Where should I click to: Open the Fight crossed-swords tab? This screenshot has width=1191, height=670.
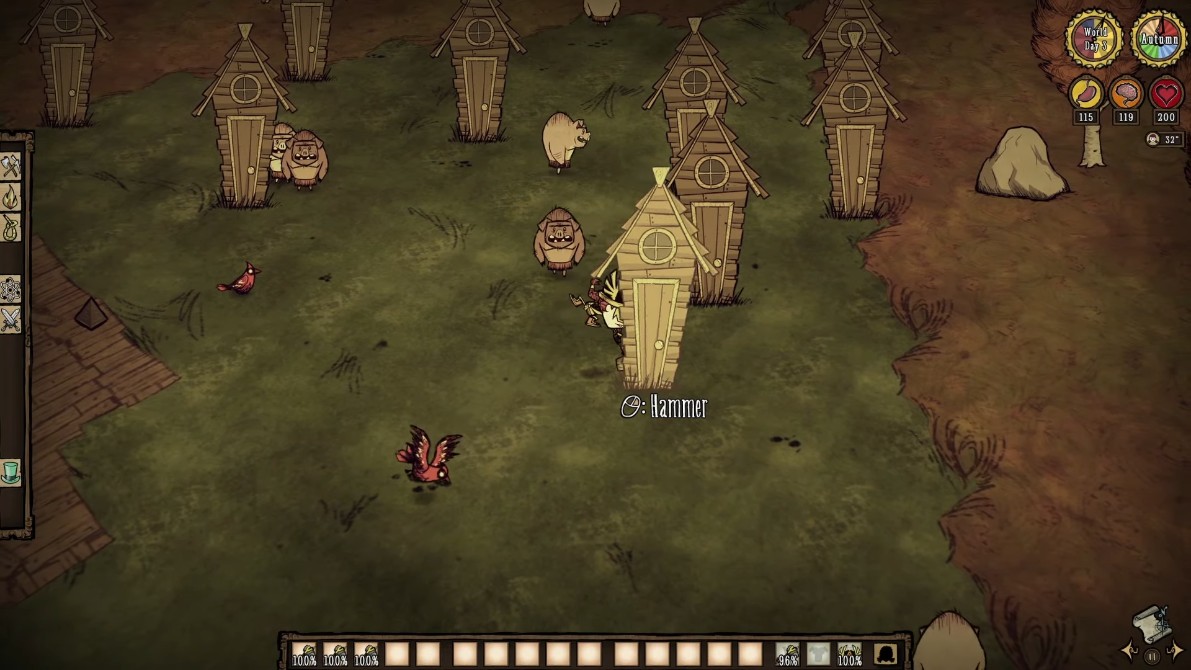tap(11, 320)
